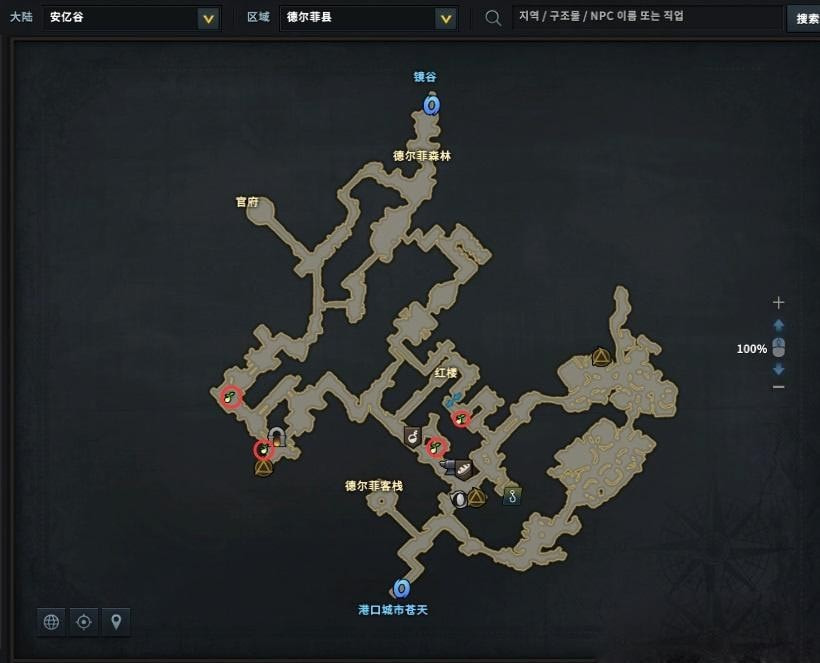Zoom in with the plus button
This screenshot has width=820, height=663.
coord(779,302)
